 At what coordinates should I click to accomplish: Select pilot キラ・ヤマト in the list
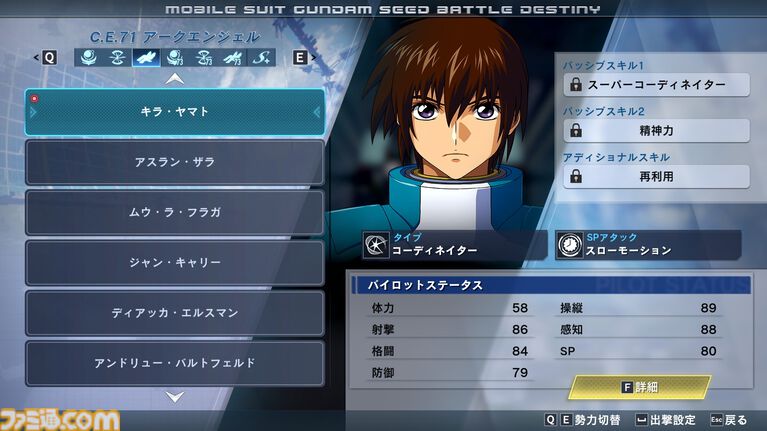pyautogui.click(x=175, y=112)
